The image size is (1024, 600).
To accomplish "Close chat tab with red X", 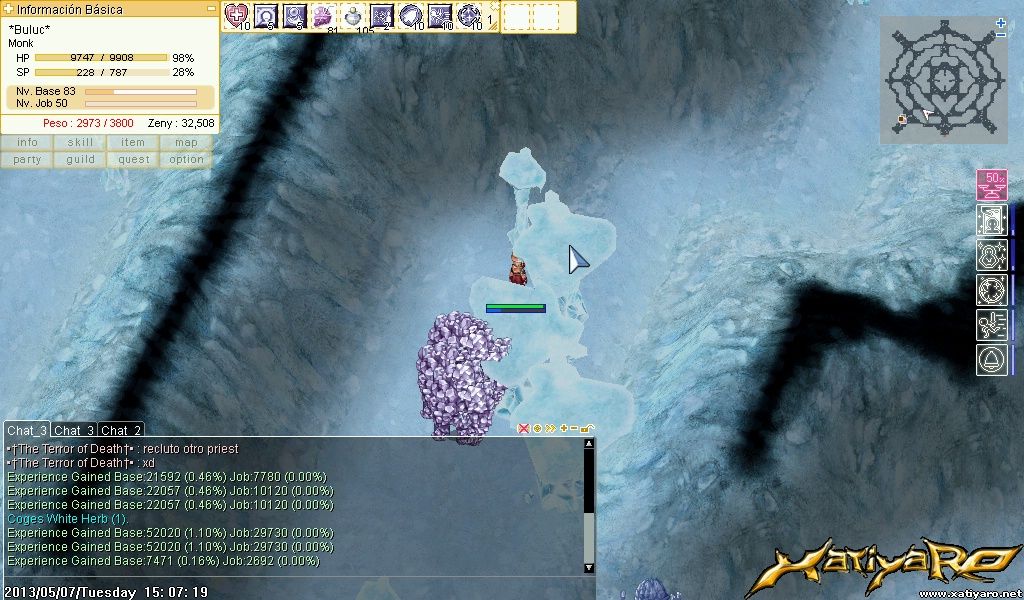I will coord(523,428).
